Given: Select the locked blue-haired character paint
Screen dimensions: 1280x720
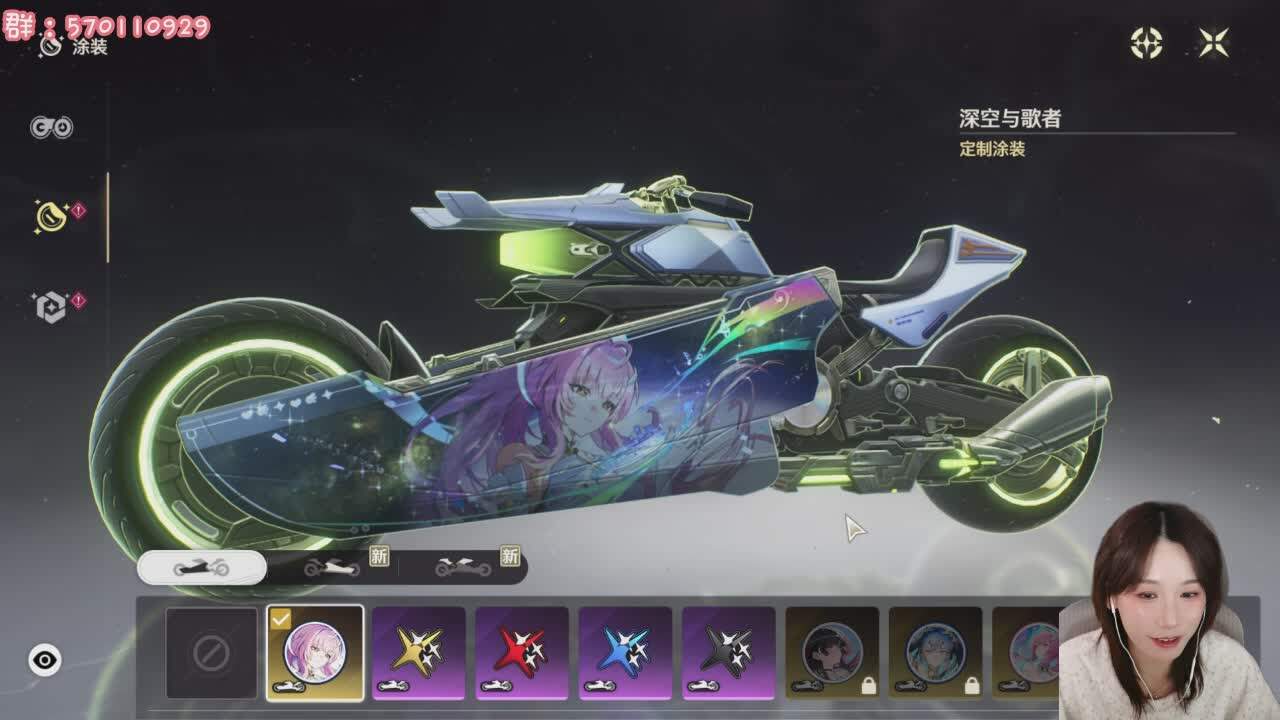Looking at the screenshot, I should [x=935, y=653].
